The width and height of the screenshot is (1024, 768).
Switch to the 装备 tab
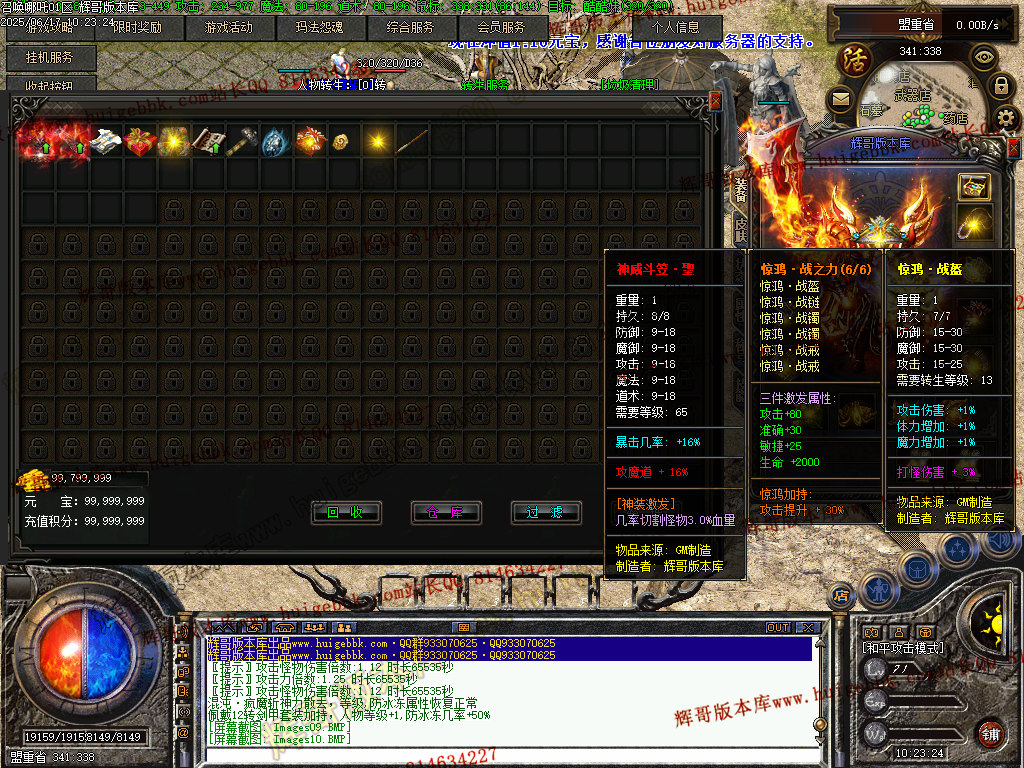[x=741, y=188]
